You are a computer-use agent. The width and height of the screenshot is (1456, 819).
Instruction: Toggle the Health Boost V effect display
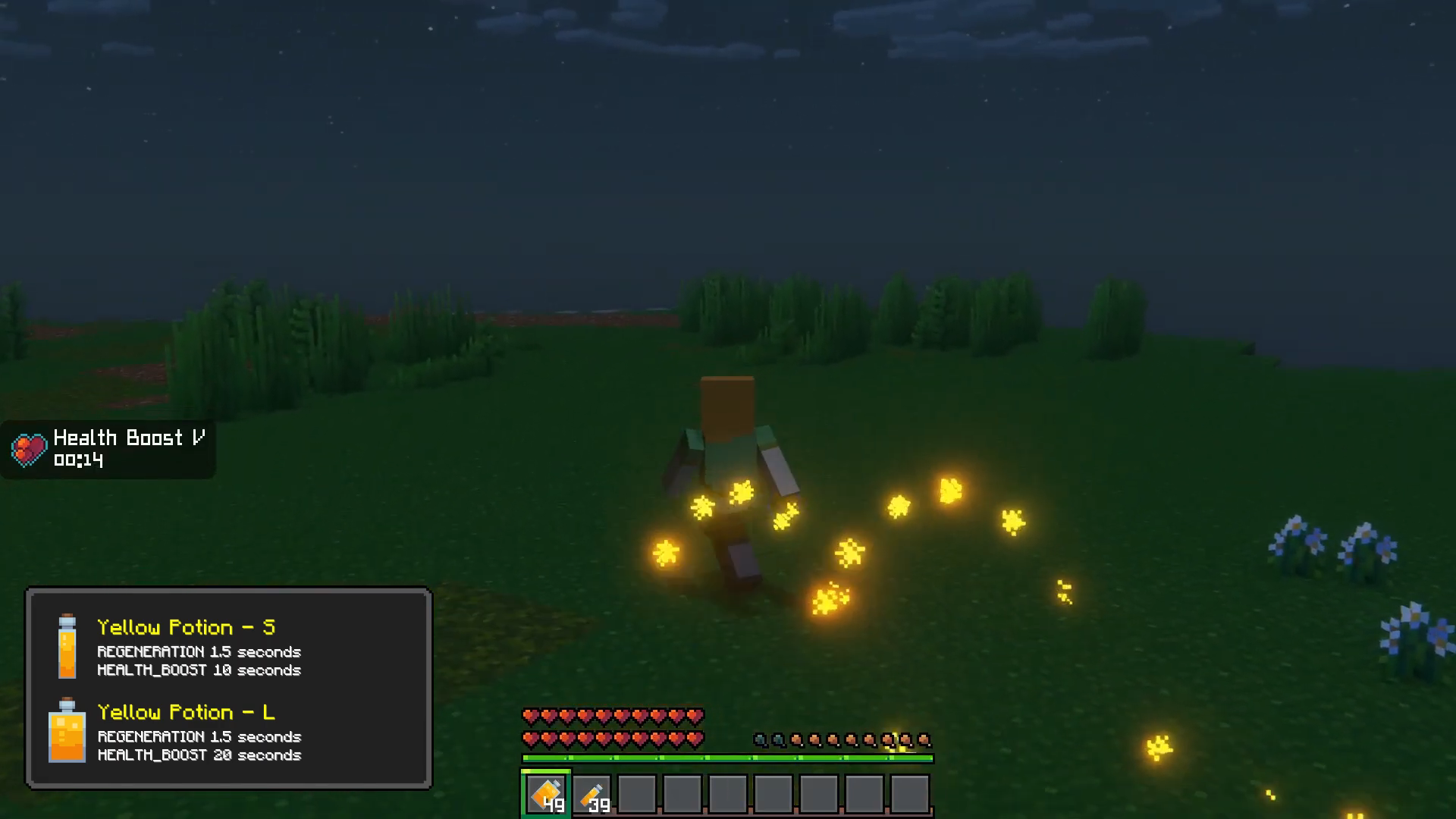pos(108,449)
